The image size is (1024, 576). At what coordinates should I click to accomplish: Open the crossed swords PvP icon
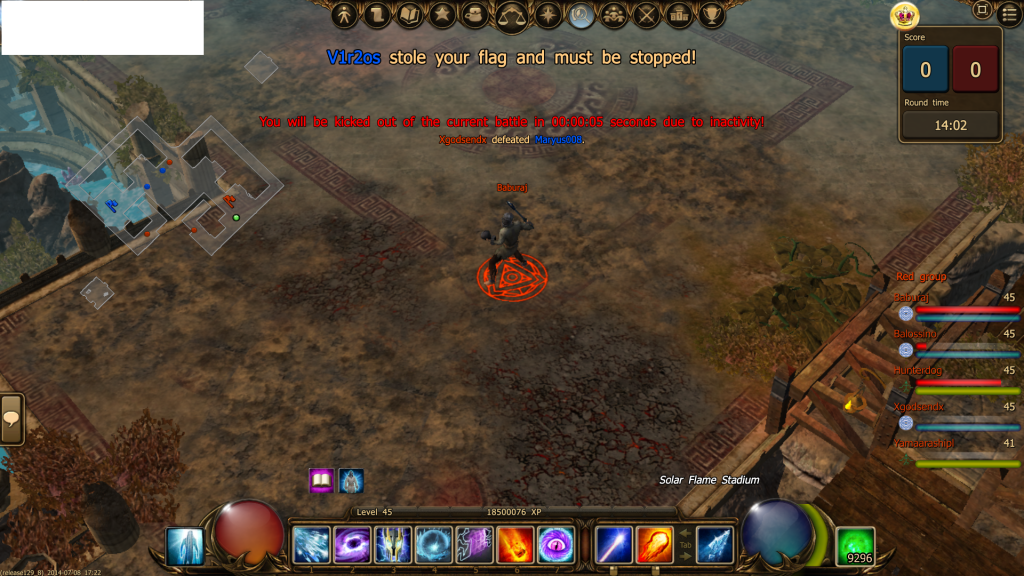648,15
